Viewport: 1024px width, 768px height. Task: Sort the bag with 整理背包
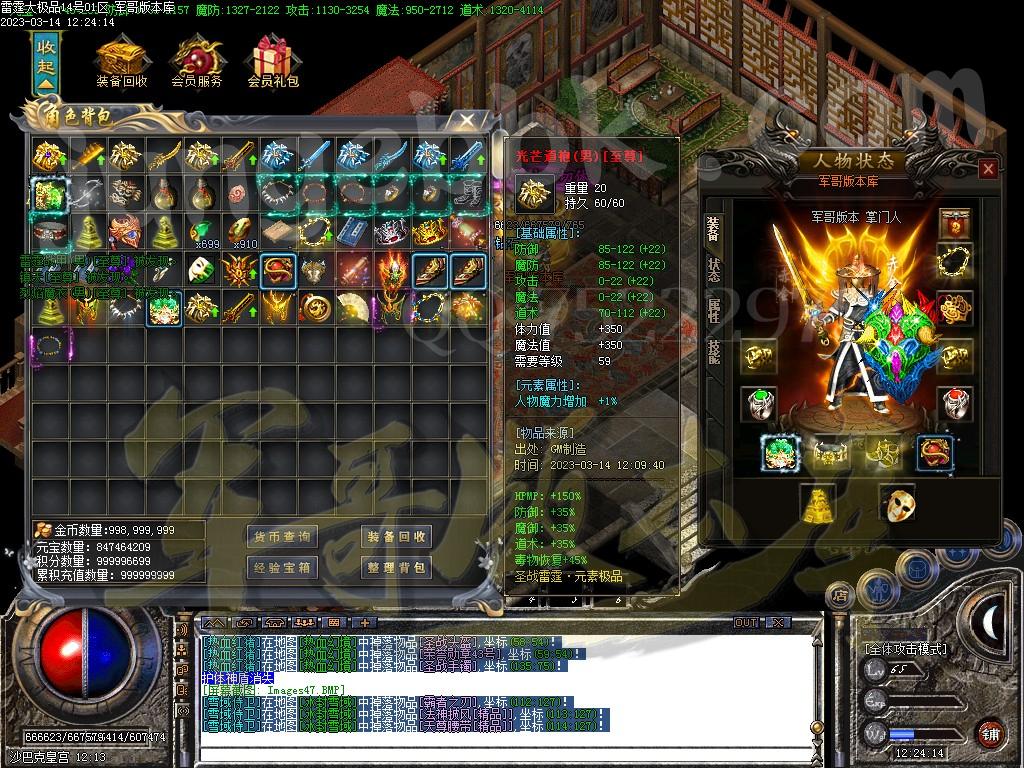click(x=396, y=568)
